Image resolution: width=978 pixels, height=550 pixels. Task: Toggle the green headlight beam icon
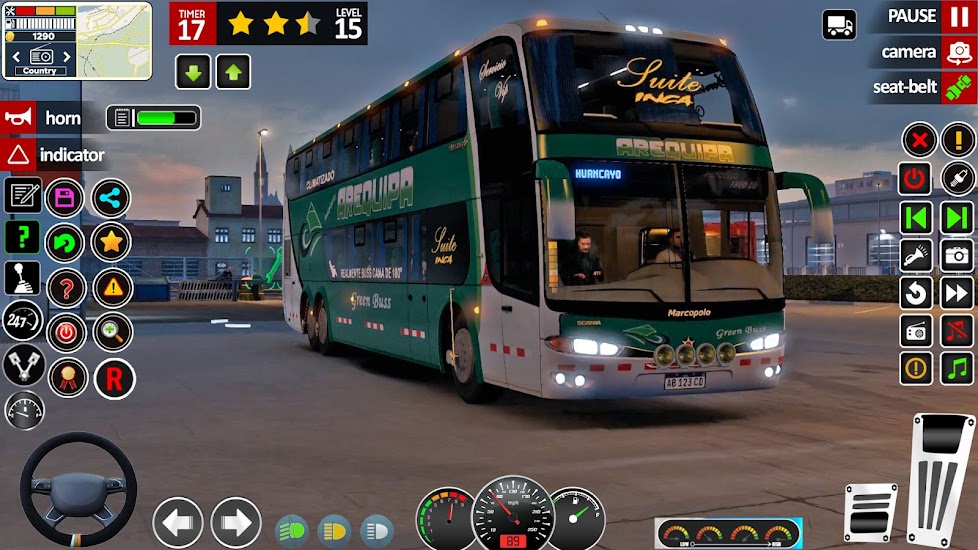pyautogui.click(x=291, y=529)
